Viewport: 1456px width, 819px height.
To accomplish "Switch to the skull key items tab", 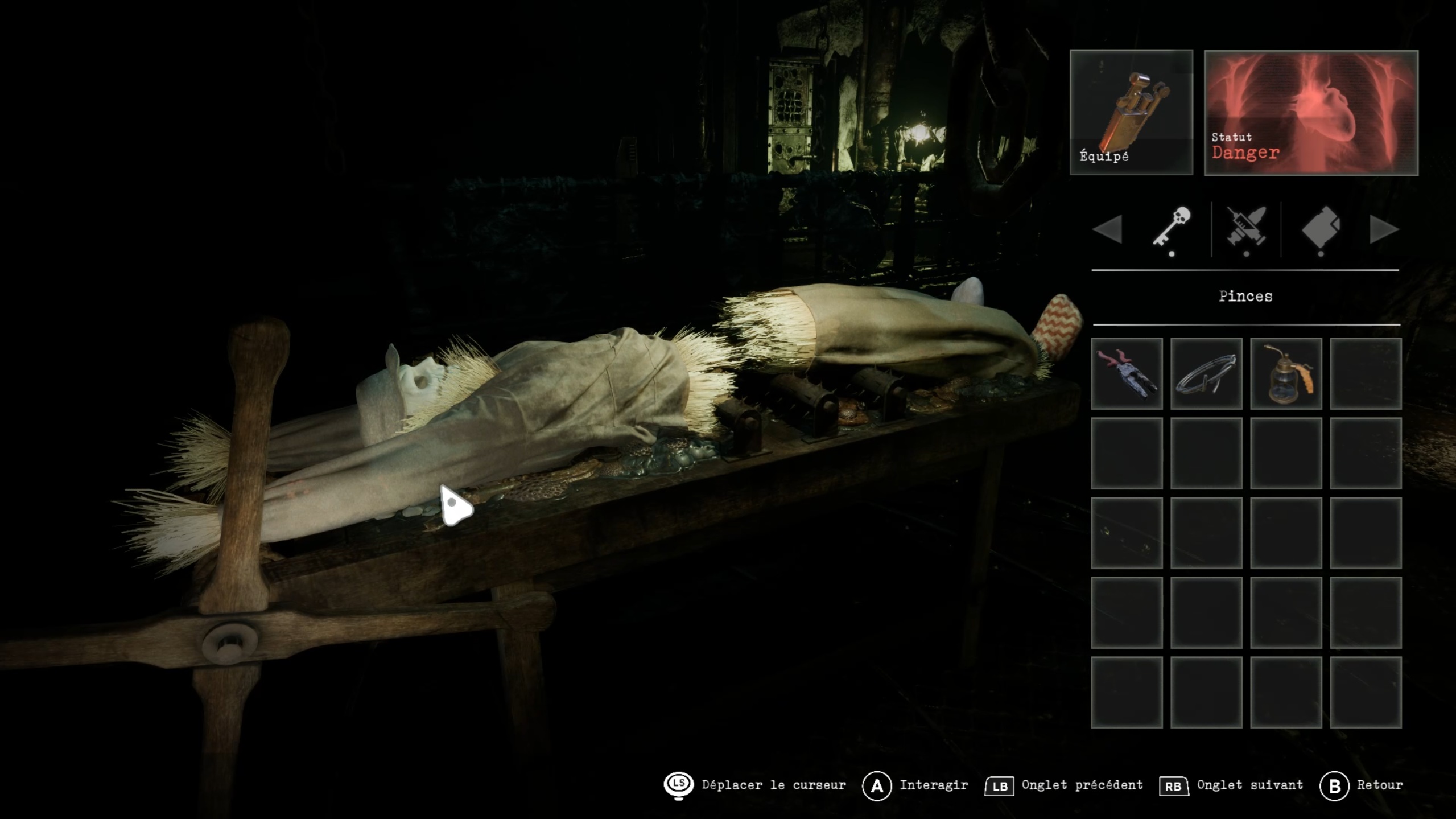I will coord(1172,228).
